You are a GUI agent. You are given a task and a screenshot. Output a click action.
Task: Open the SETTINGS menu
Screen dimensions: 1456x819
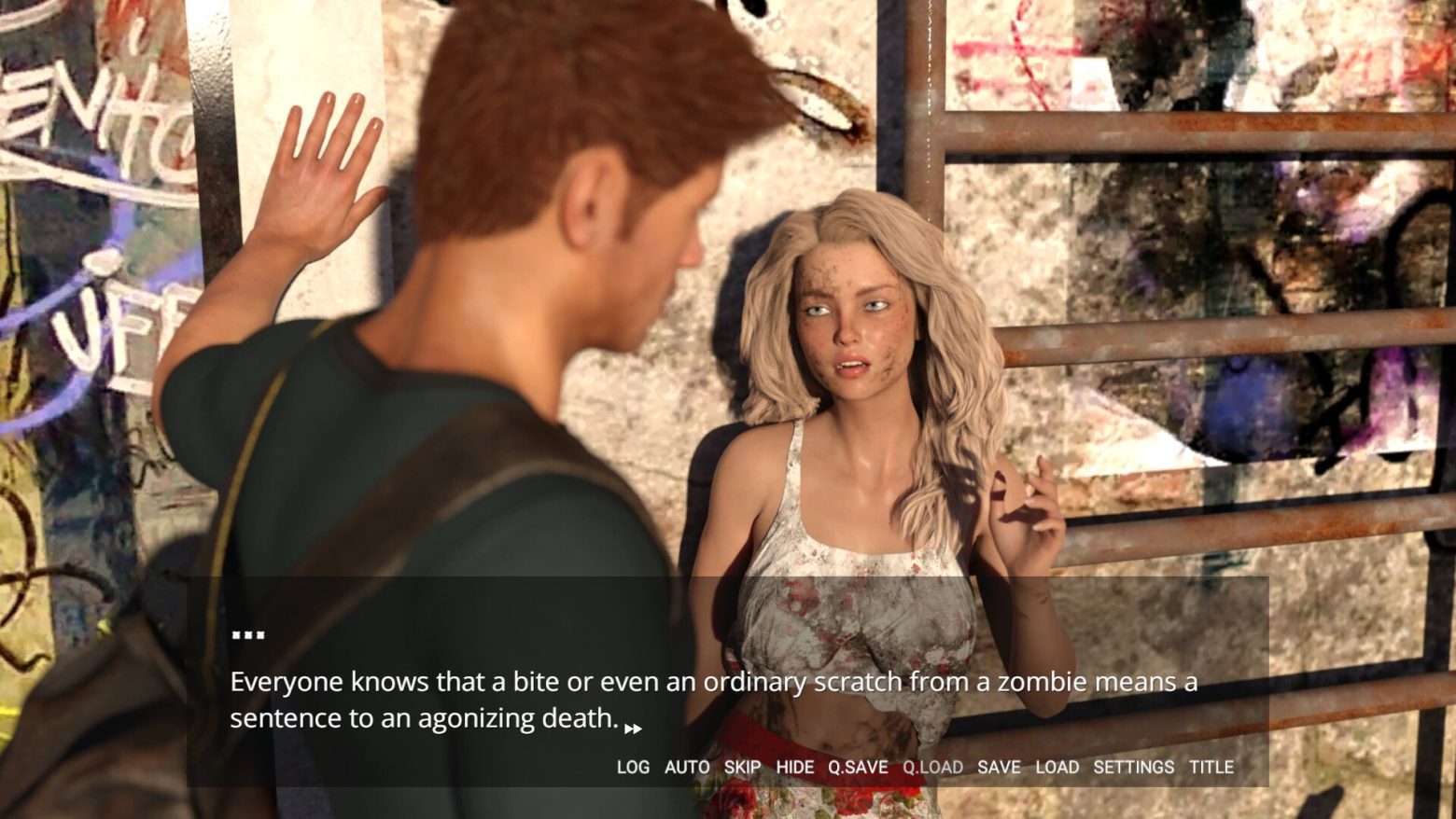1133,767
